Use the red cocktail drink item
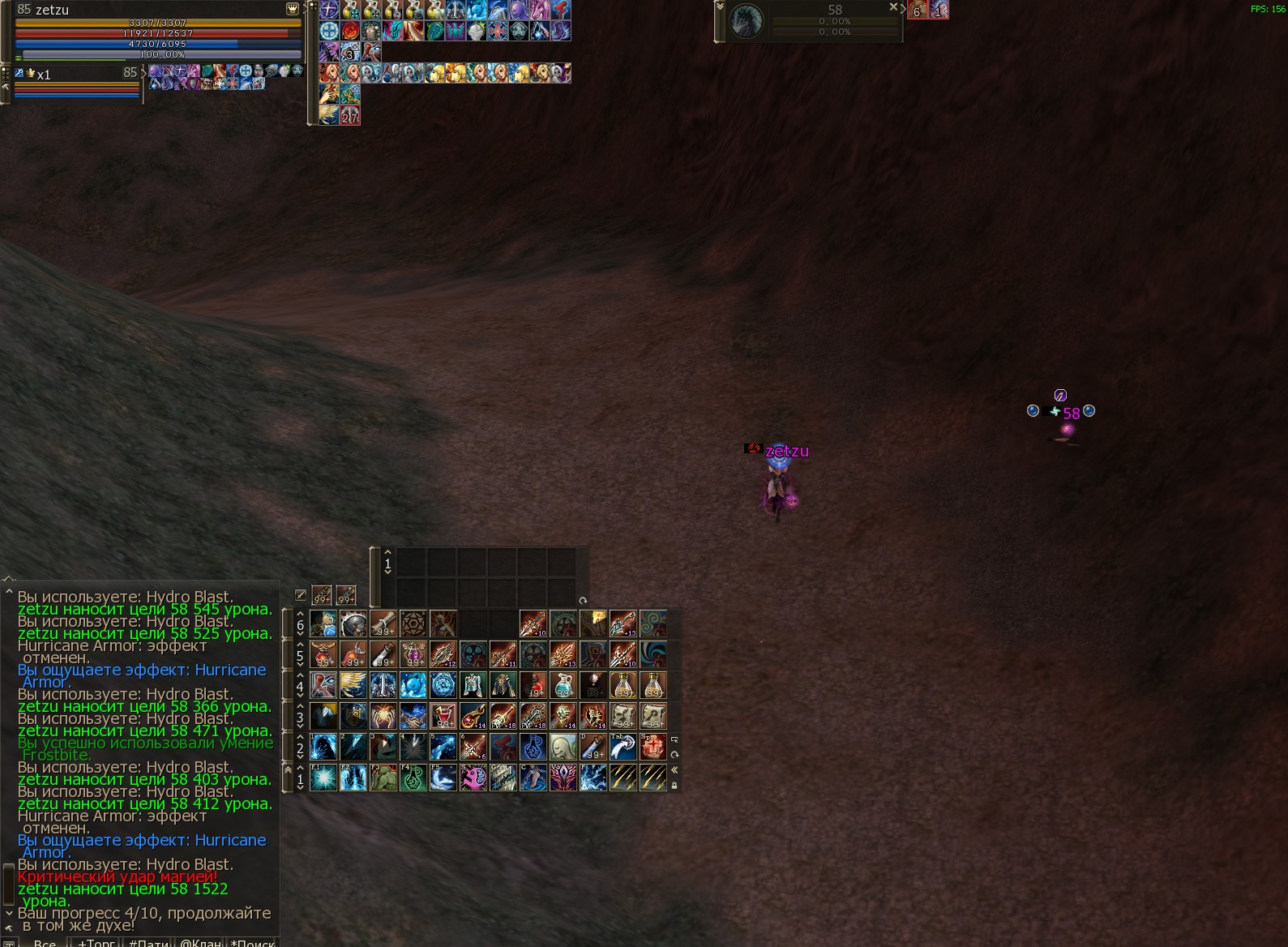 [443, 716]
